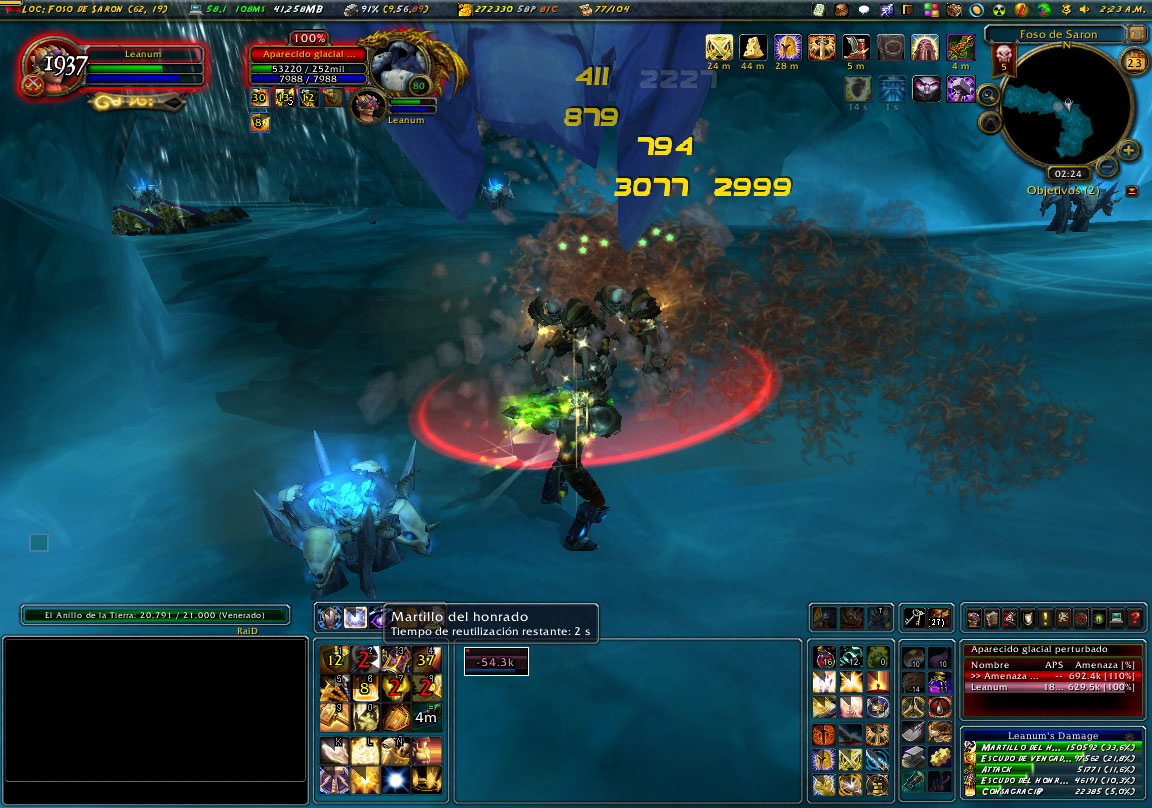This screenshot has height=808, width=1152.
Task: Zoom in the minimap with plus button
Action: click(1129, 151)
